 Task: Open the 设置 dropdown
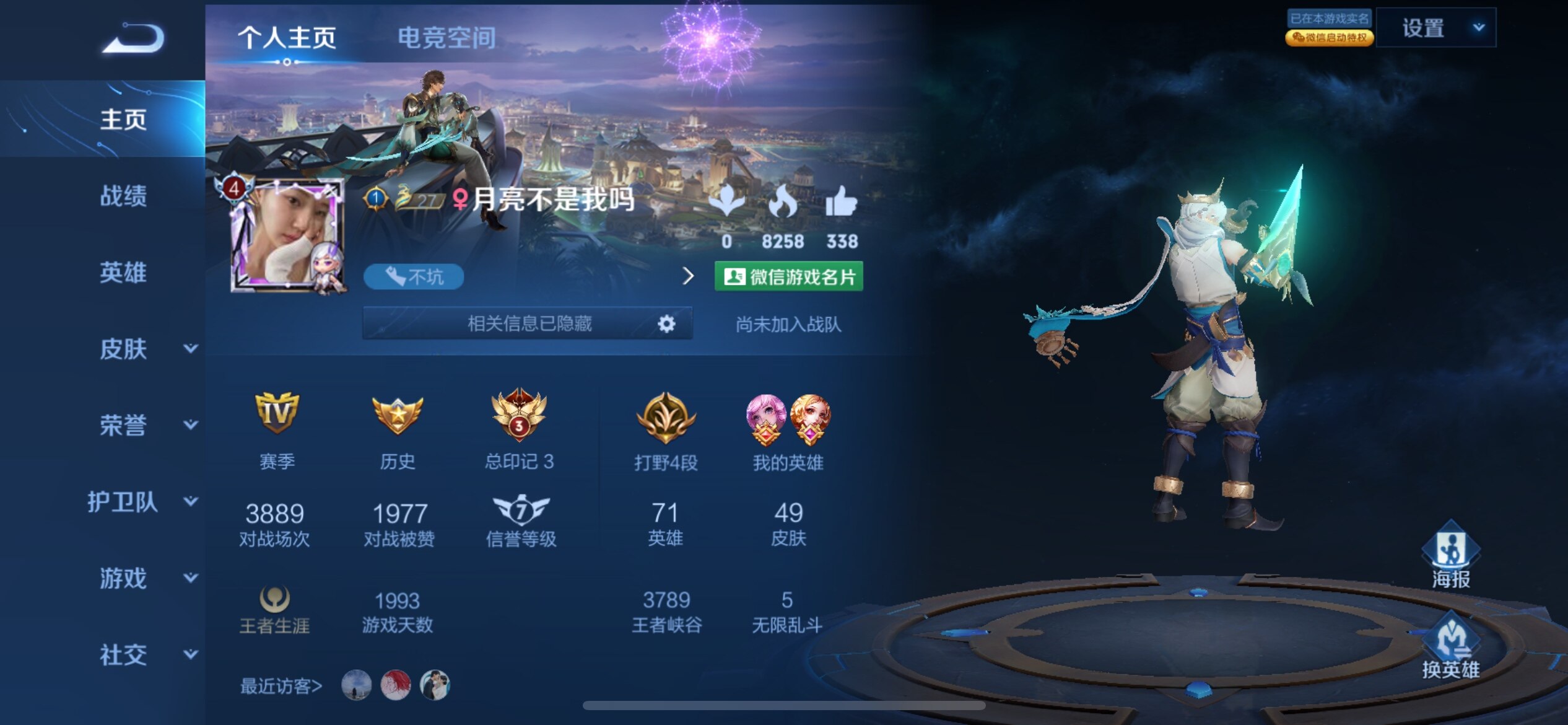[x=1435, y=28]
